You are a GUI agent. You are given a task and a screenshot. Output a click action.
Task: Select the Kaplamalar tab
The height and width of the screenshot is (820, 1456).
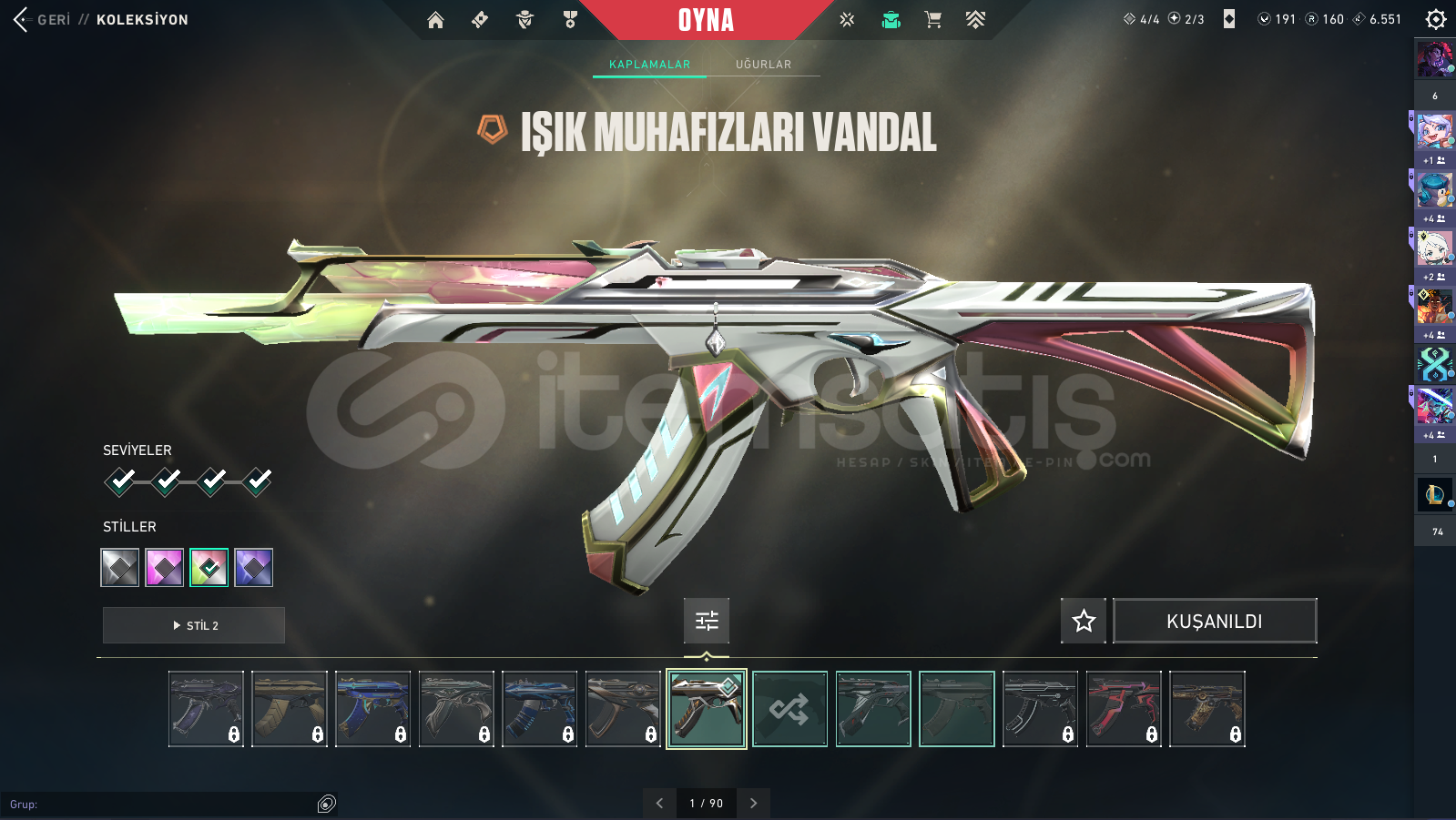[x=649, y=65]
